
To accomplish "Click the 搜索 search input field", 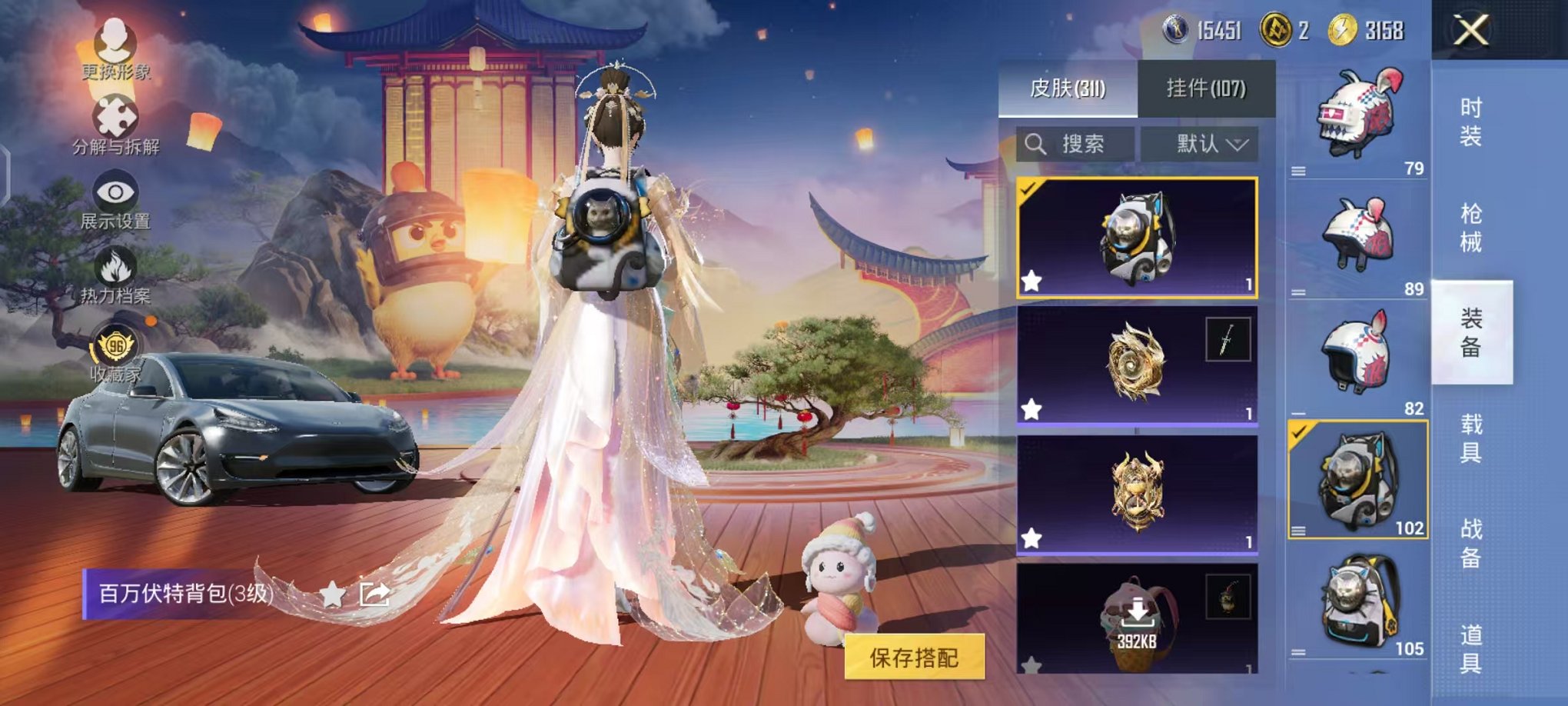I will click(1084, 143).
